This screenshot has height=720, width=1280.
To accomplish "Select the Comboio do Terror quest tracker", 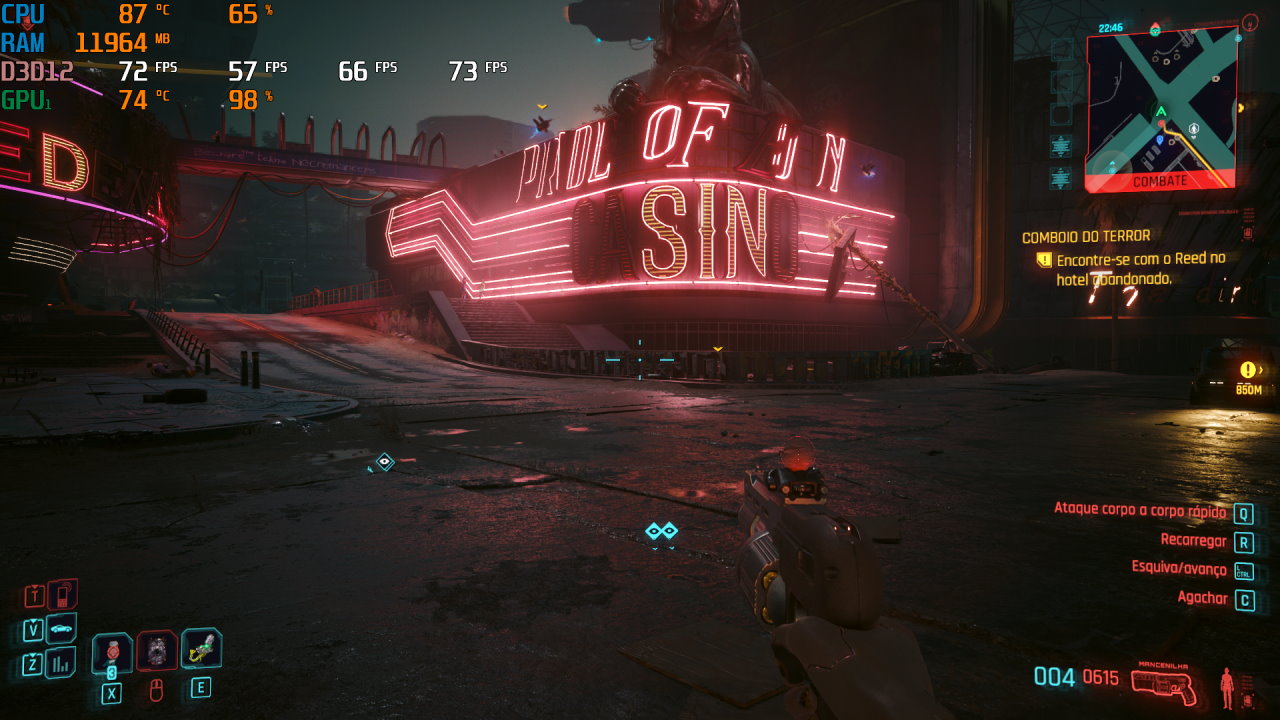I will tap(1085, 237).
